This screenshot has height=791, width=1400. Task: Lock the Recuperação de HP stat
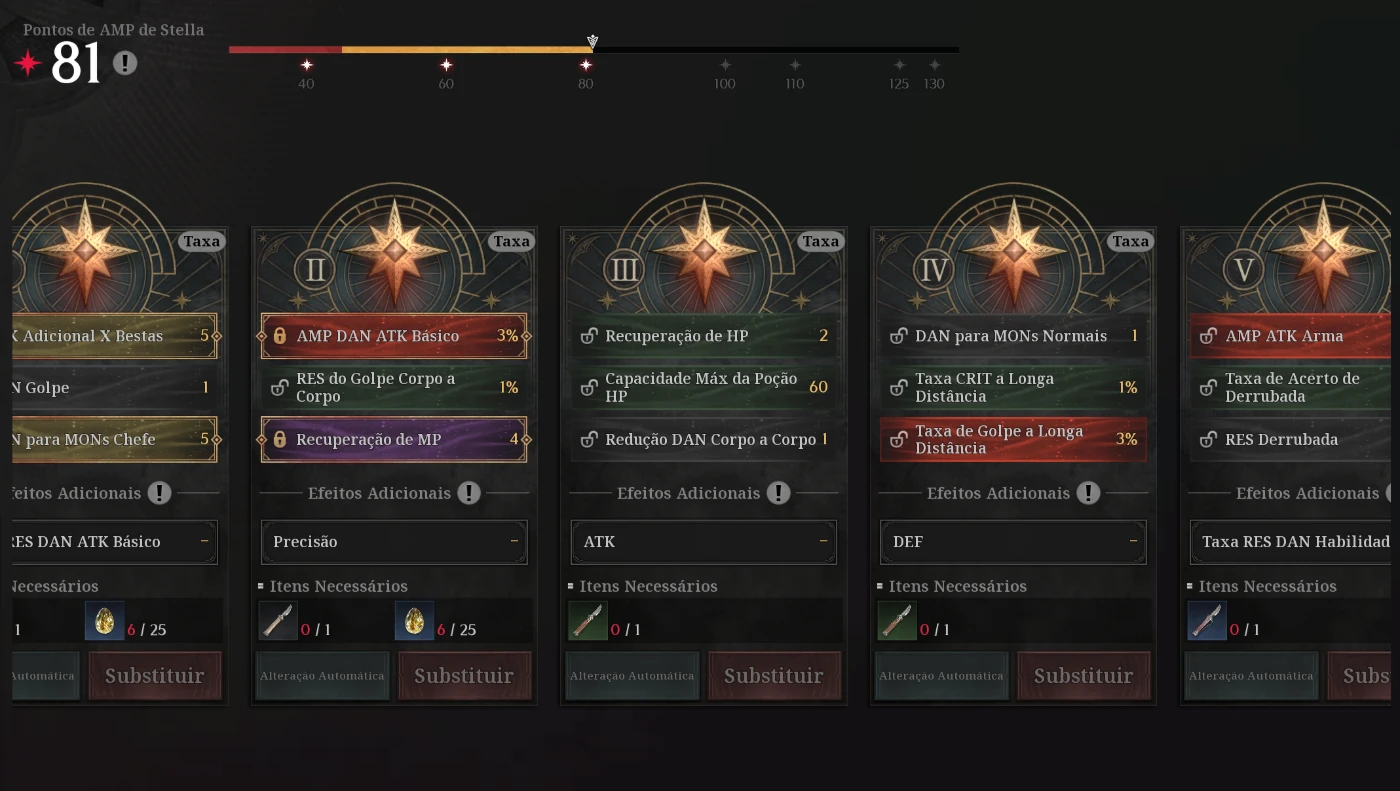pyautogui.click(x=589, y=336)
